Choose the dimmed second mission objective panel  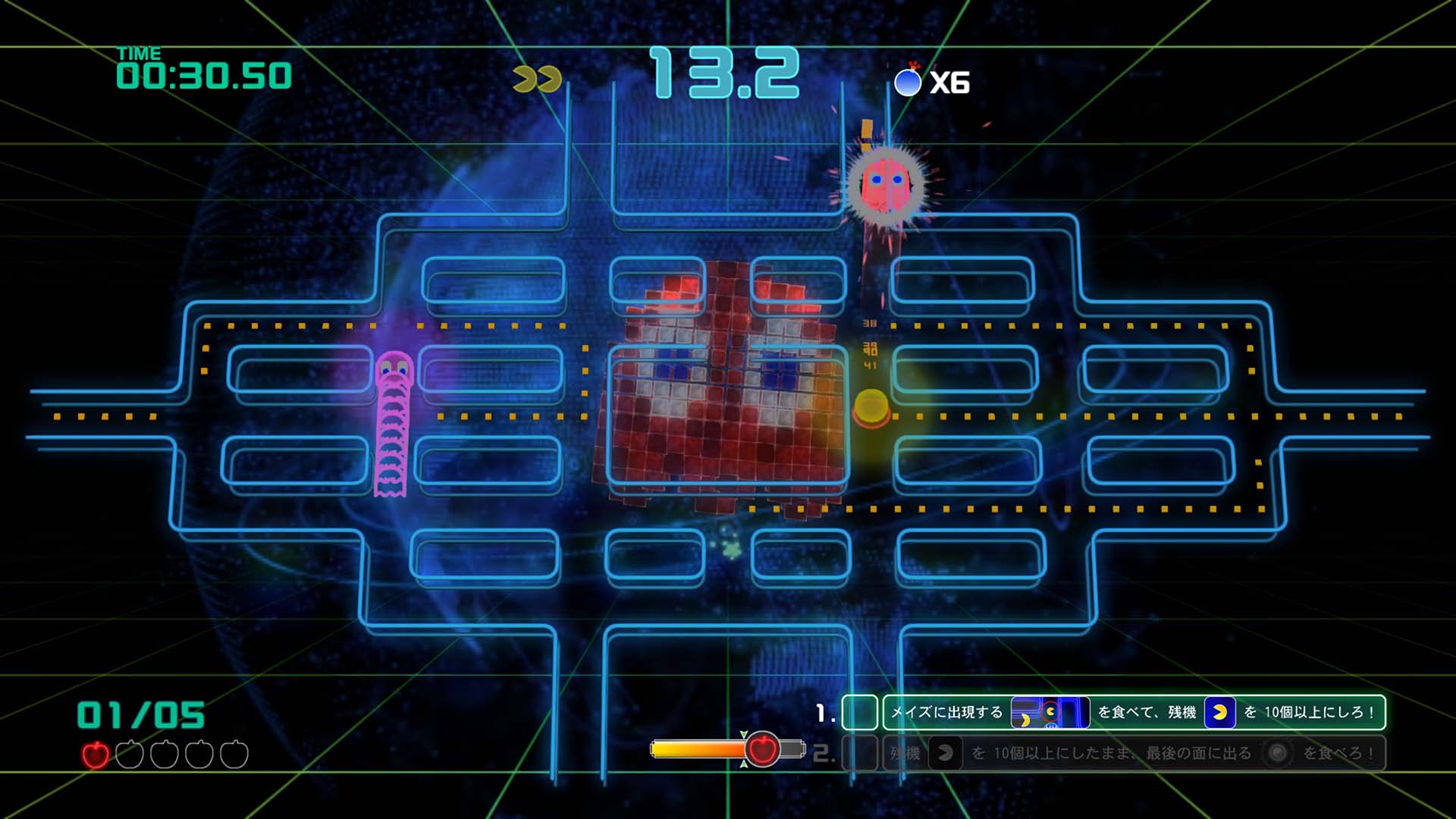[x=1133, y=753]
